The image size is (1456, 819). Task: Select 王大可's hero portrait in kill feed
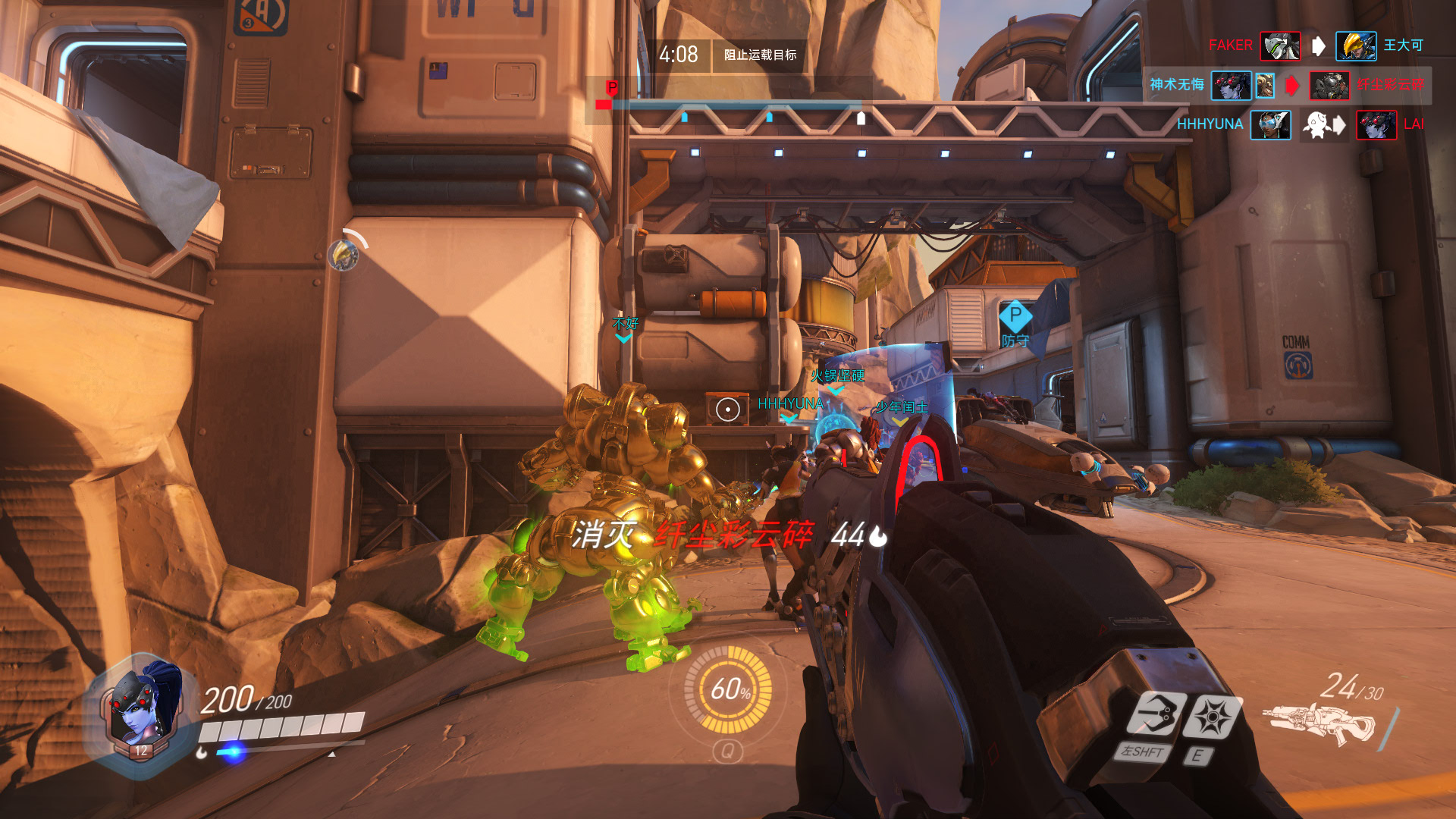[1355, 45]
